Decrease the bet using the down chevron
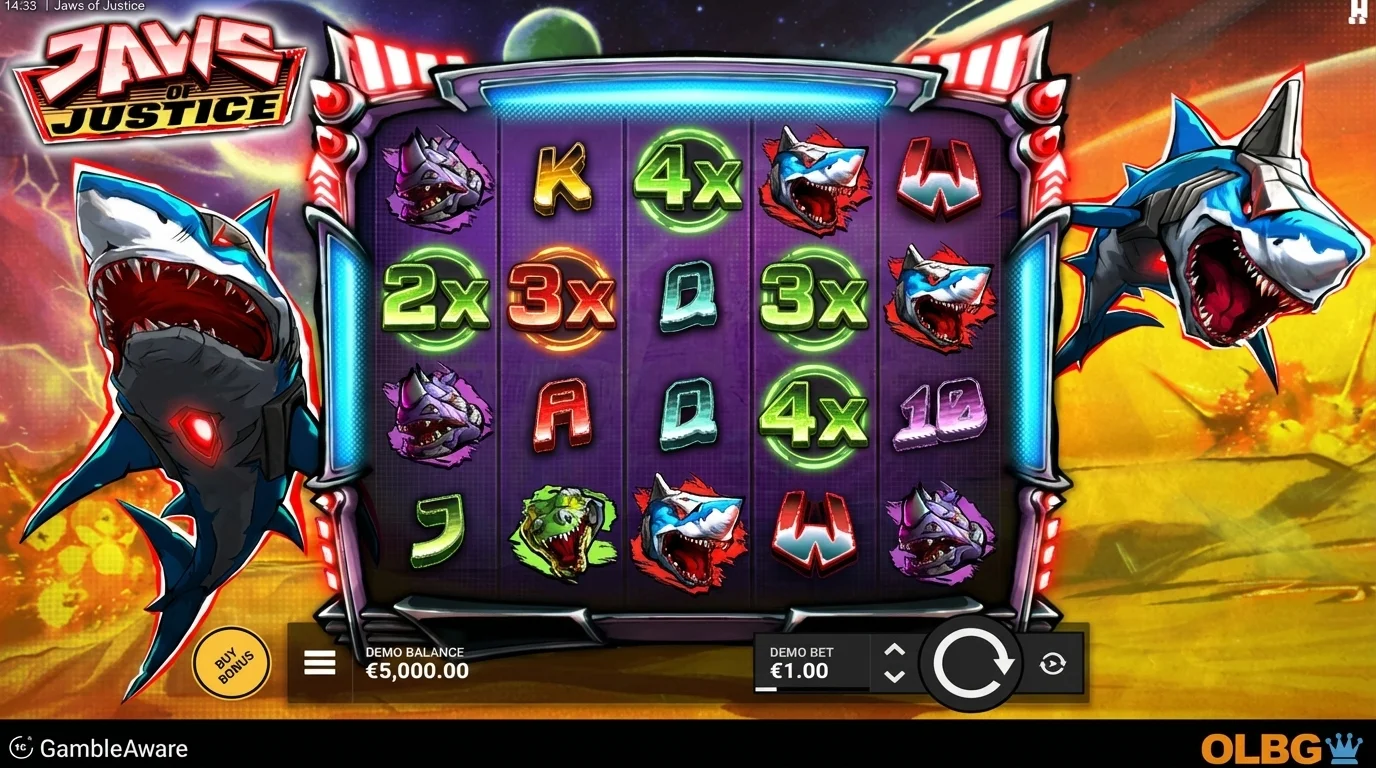This screenshot has height=768, width=1376. tap(893, 679)
